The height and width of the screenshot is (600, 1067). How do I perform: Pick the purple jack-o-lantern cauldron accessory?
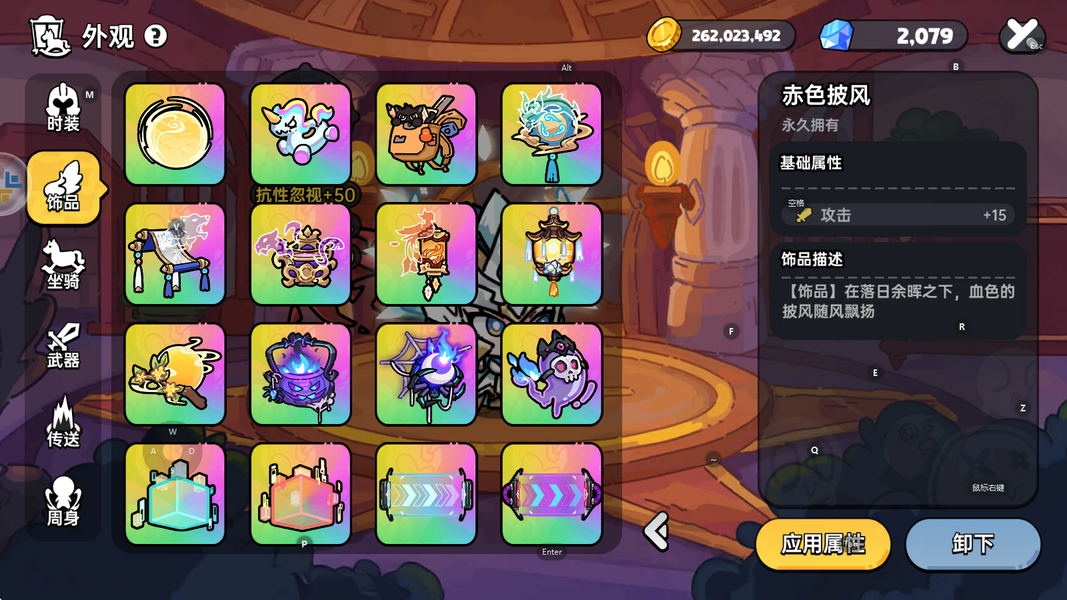301,374
